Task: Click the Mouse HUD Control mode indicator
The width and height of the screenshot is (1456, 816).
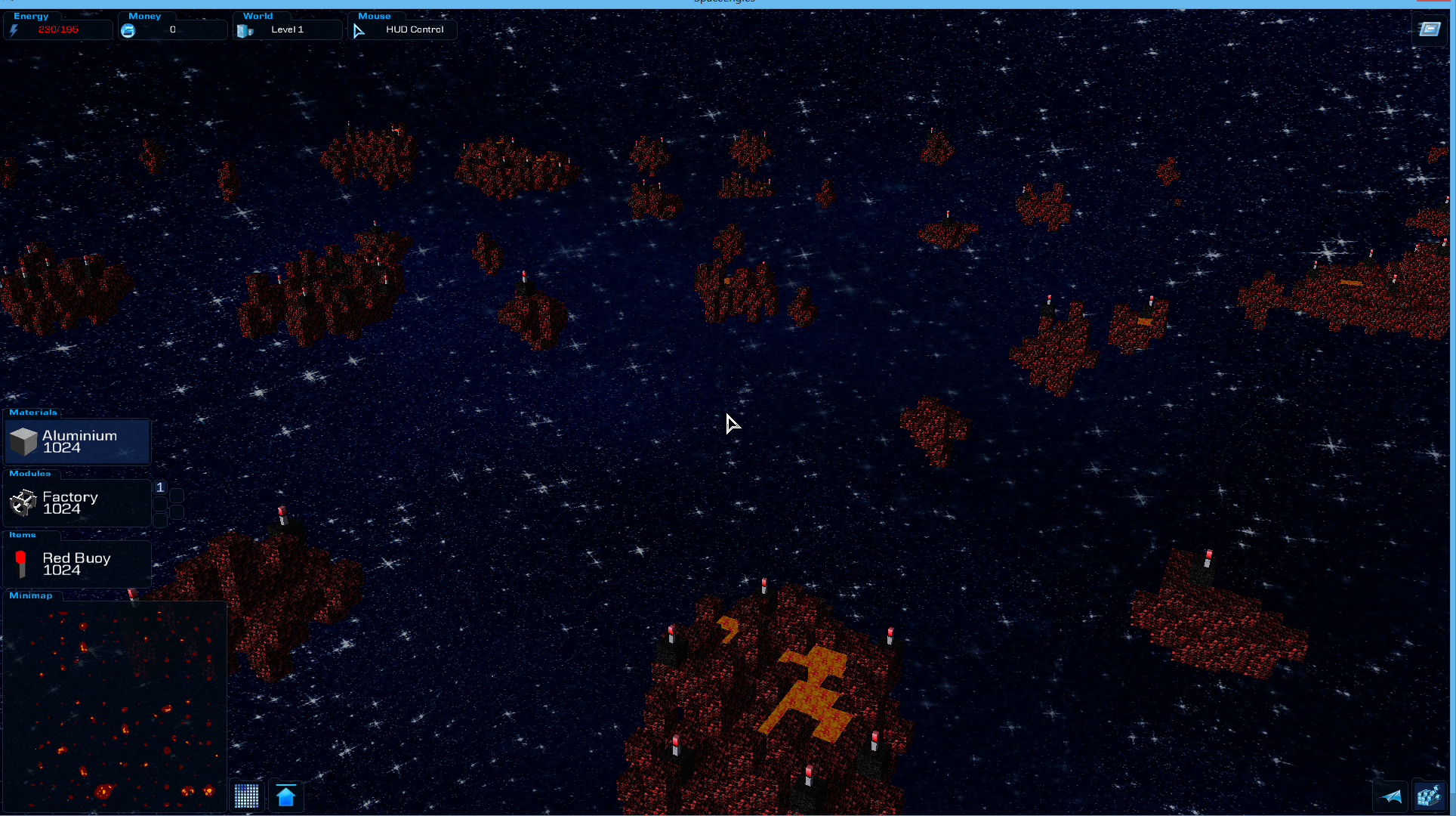Action: tap(403, 29)
